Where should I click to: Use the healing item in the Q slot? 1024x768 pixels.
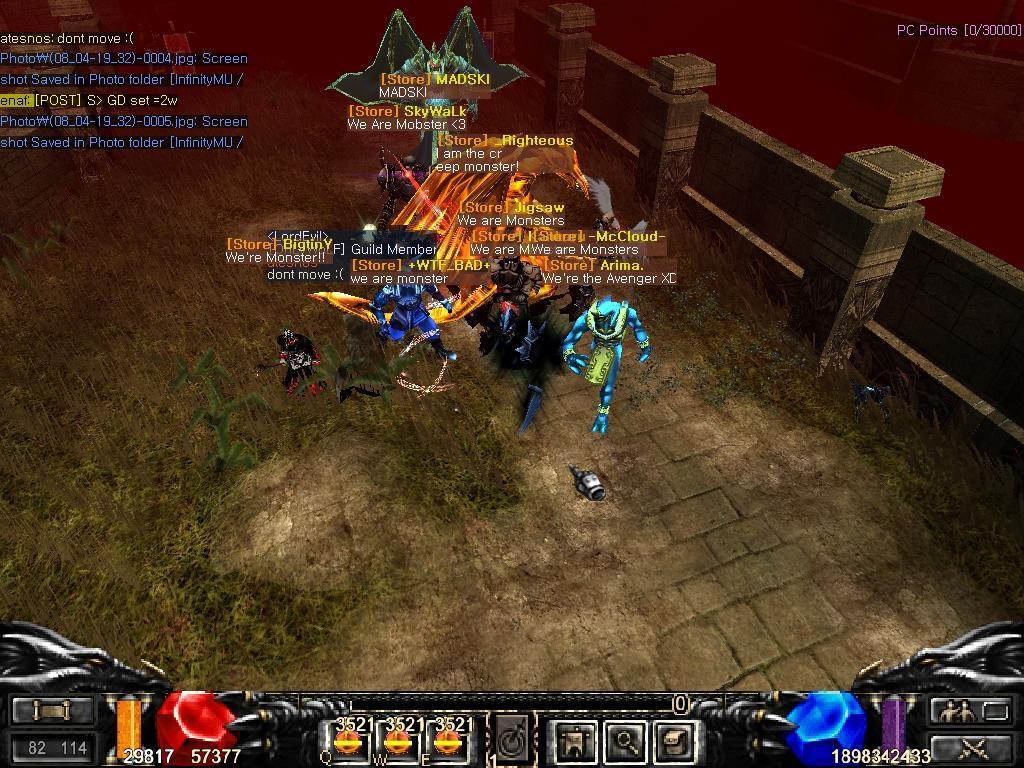click(348, 742)
